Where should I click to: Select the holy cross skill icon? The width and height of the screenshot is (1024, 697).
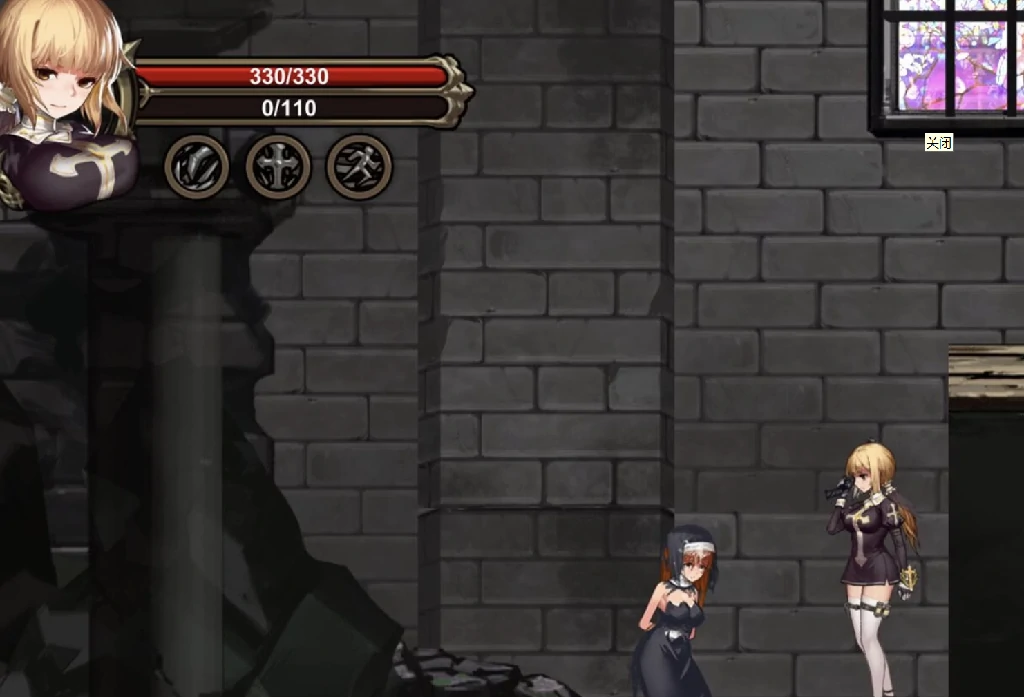click(x=278, y=166)
